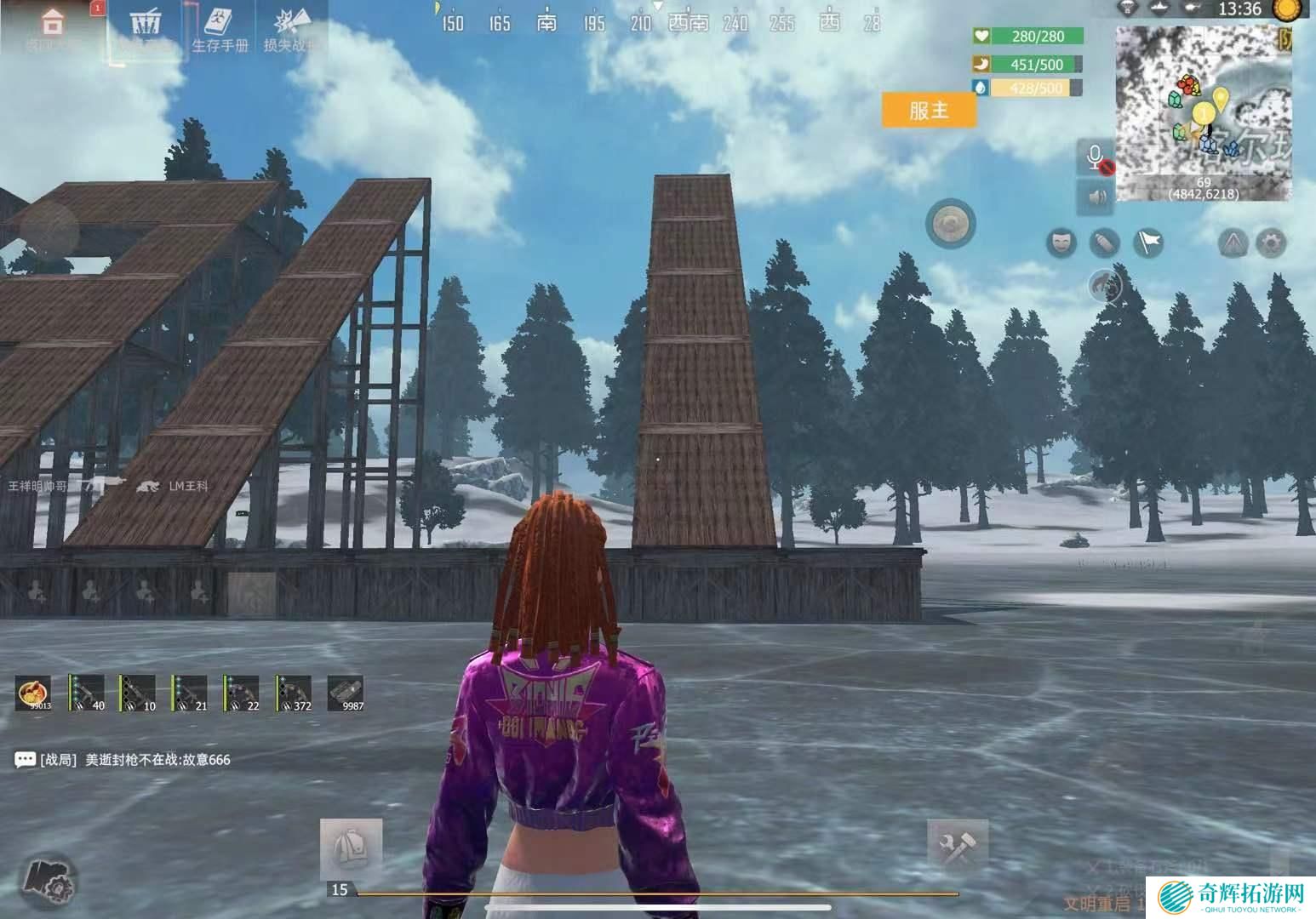Viewport: 1316px width, 919px height.
Task: Select the weapon slot showing 372 ammo
Action: pos(294,693)
